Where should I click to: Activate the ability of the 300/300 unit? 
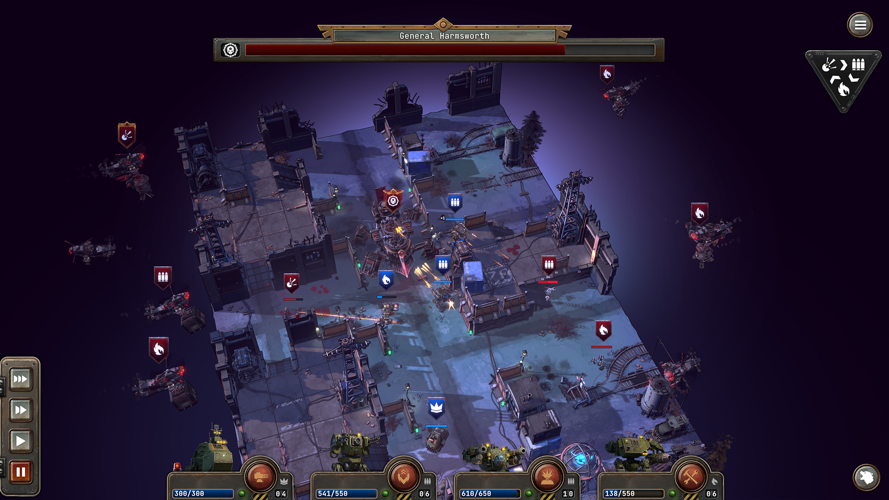point(260,475)
